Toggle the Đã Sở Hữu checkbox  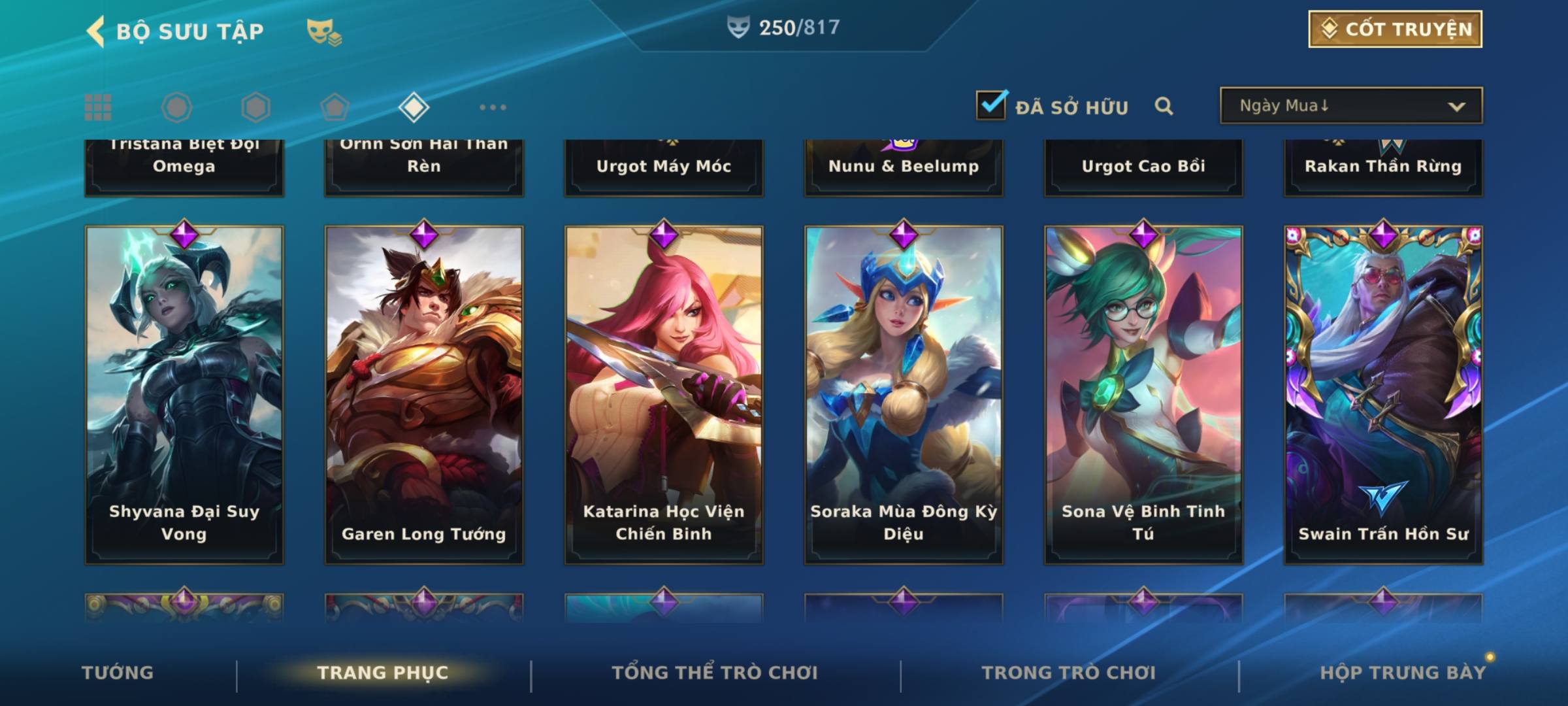coord(991,105)
